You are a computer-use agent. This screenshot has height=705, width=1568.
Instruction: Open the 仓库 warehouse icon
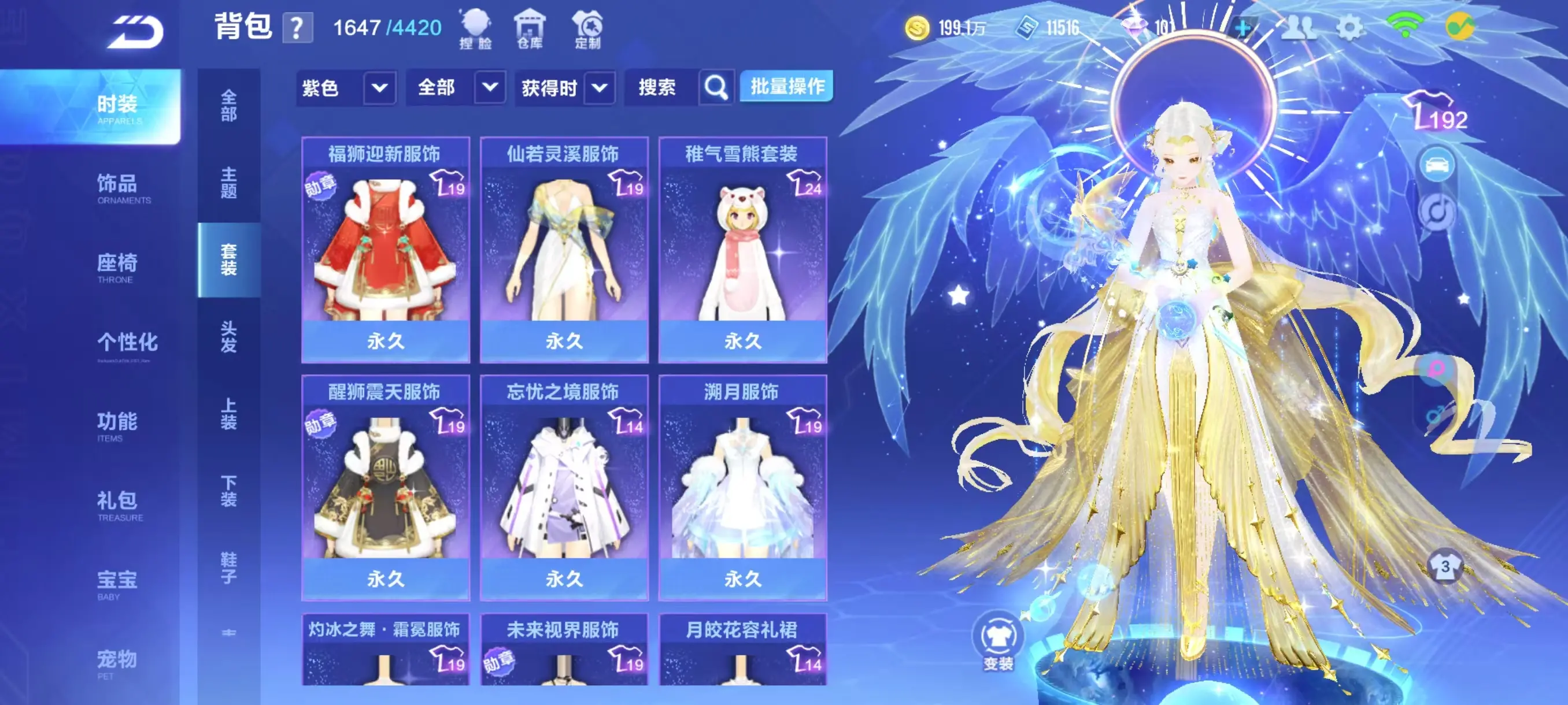[x=530, y=28]
